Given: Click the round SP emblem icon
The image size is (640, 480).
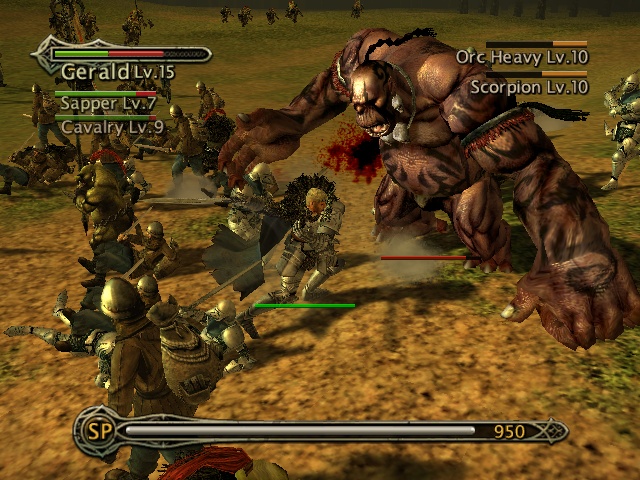Looking at the screenshot, I should tap(98, 431).
